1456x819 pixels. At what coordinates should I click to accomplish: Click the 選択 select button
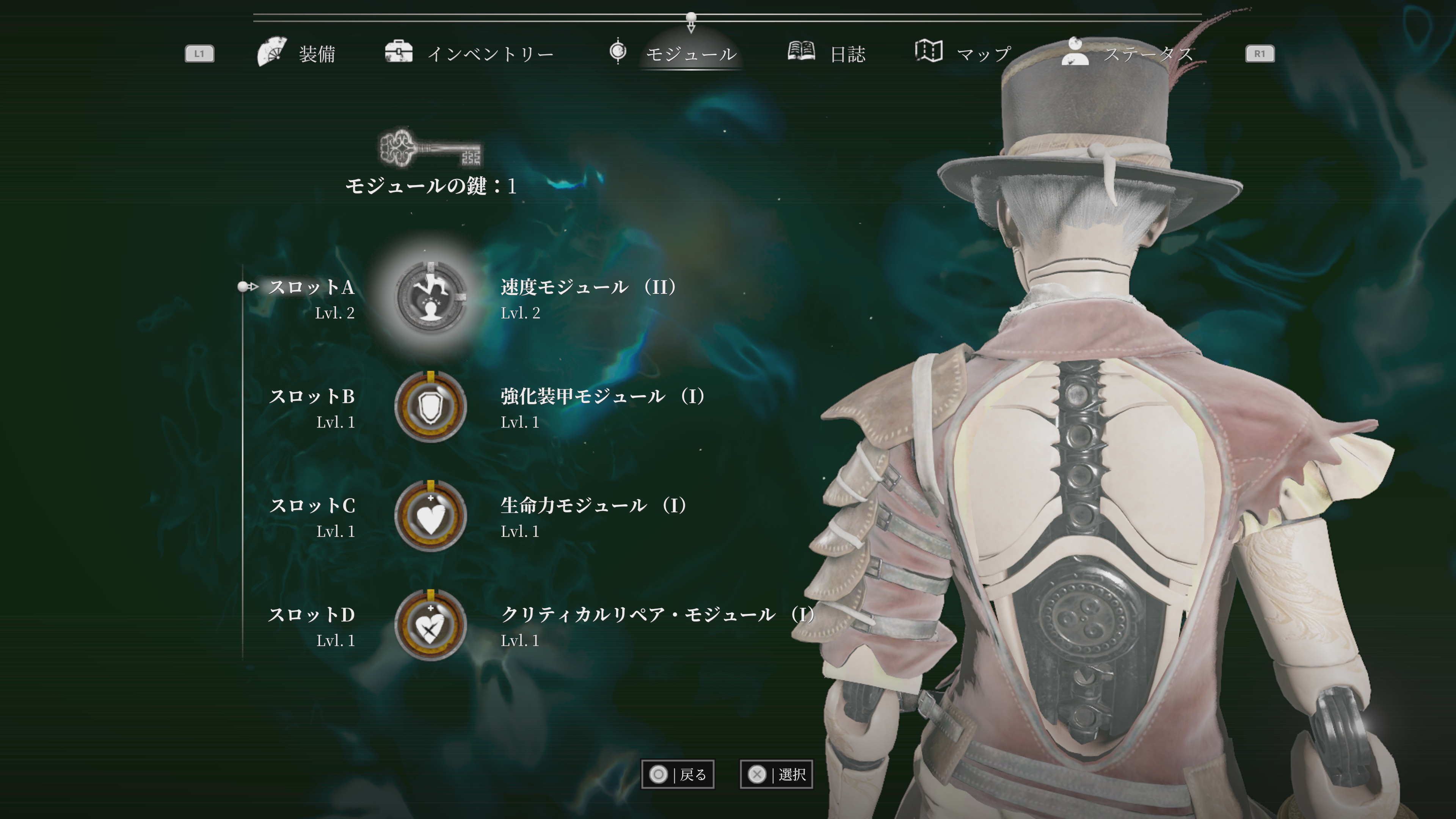tap(777, 774)
